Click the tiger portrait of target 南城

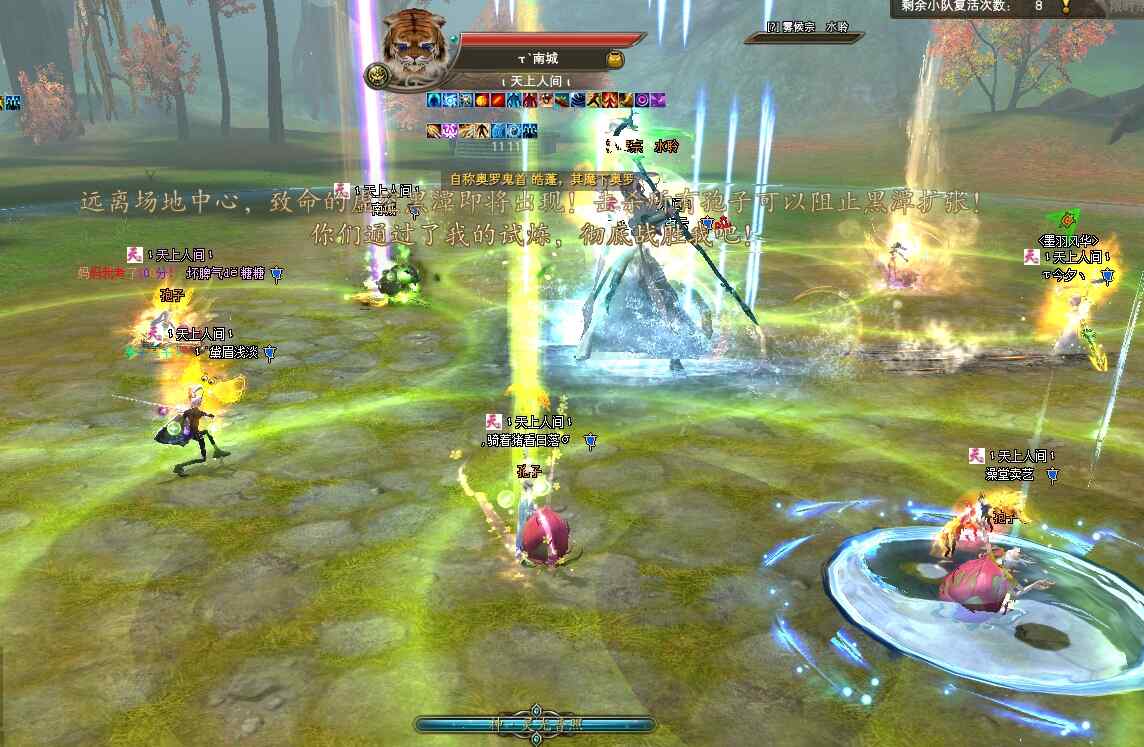tap(413, 45)
